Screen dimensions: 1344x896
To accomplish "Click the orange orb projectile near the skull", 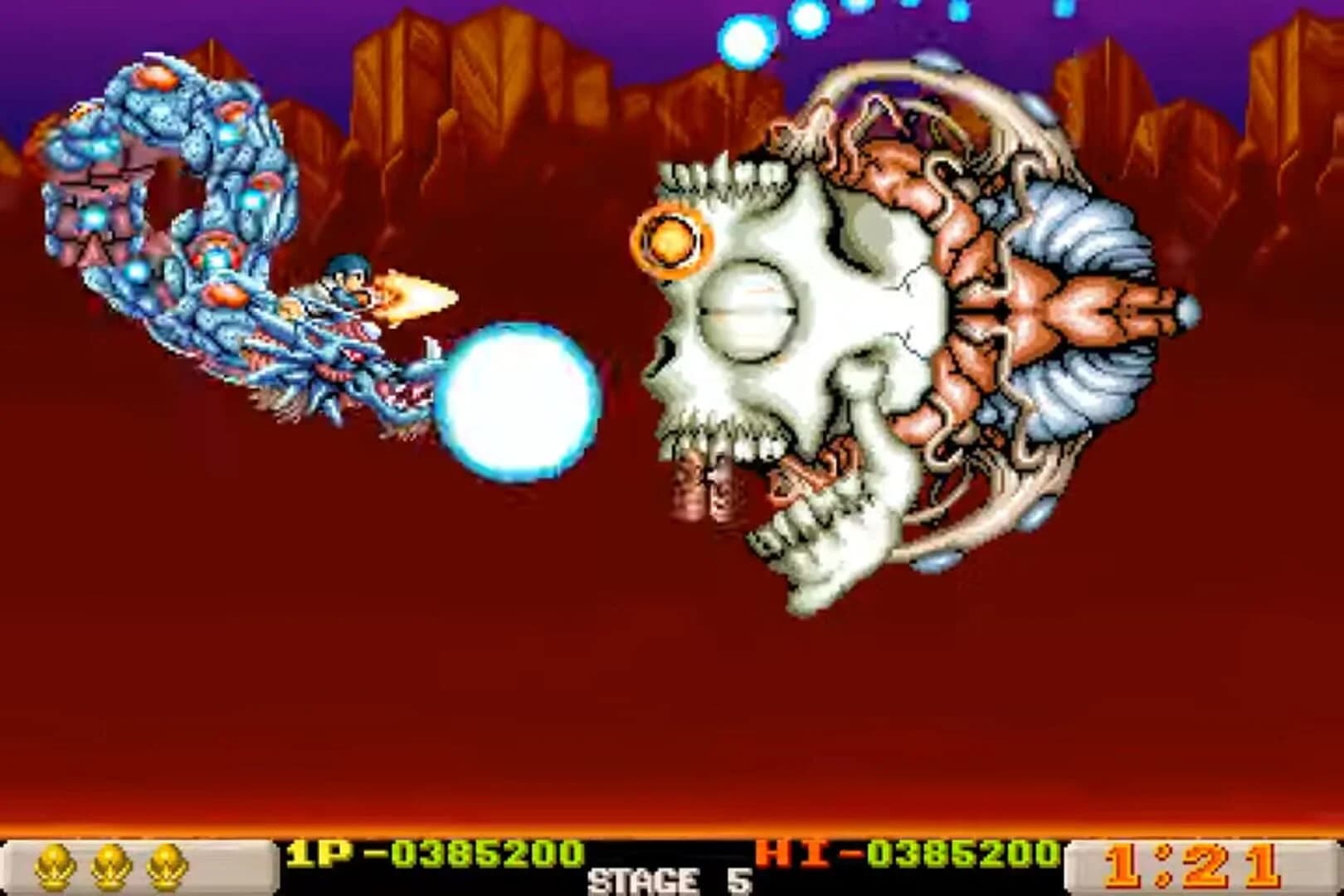I will [x=672, y=241].
